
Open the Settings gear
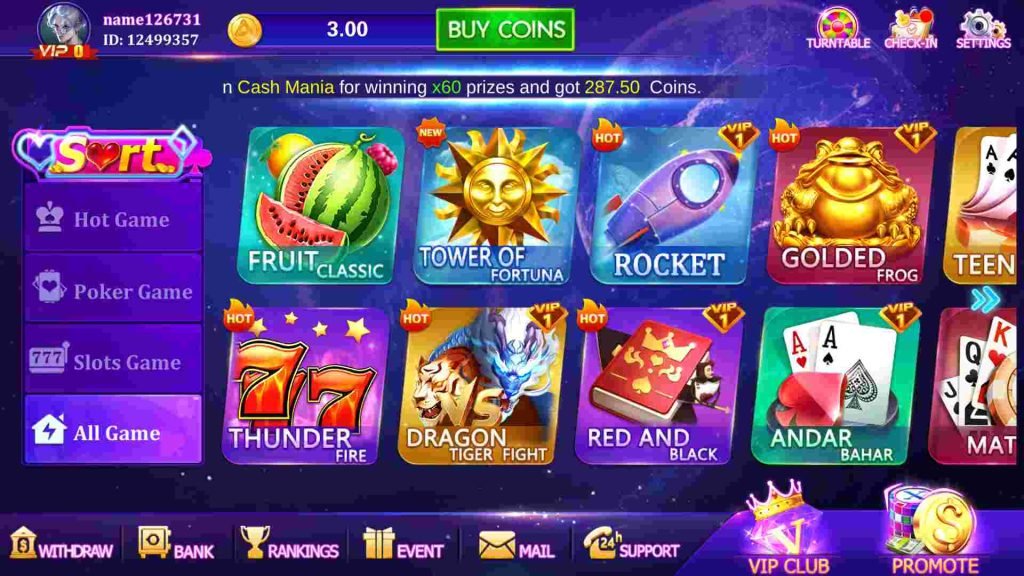[x=983, y=28]
